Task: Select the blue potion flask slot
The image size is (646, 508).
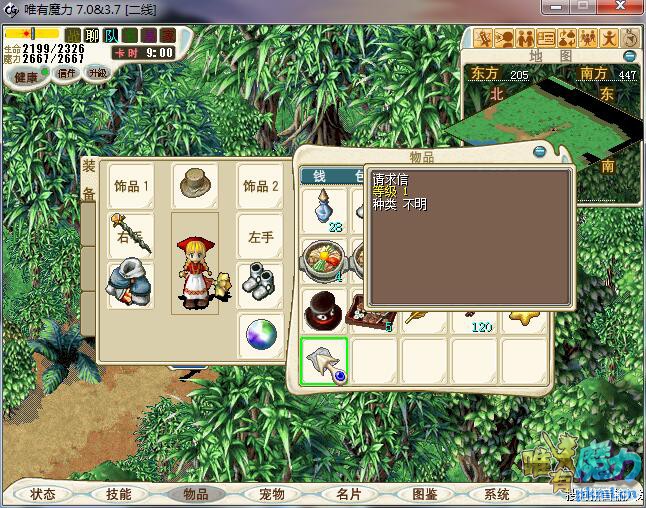Action: (324, 212)
